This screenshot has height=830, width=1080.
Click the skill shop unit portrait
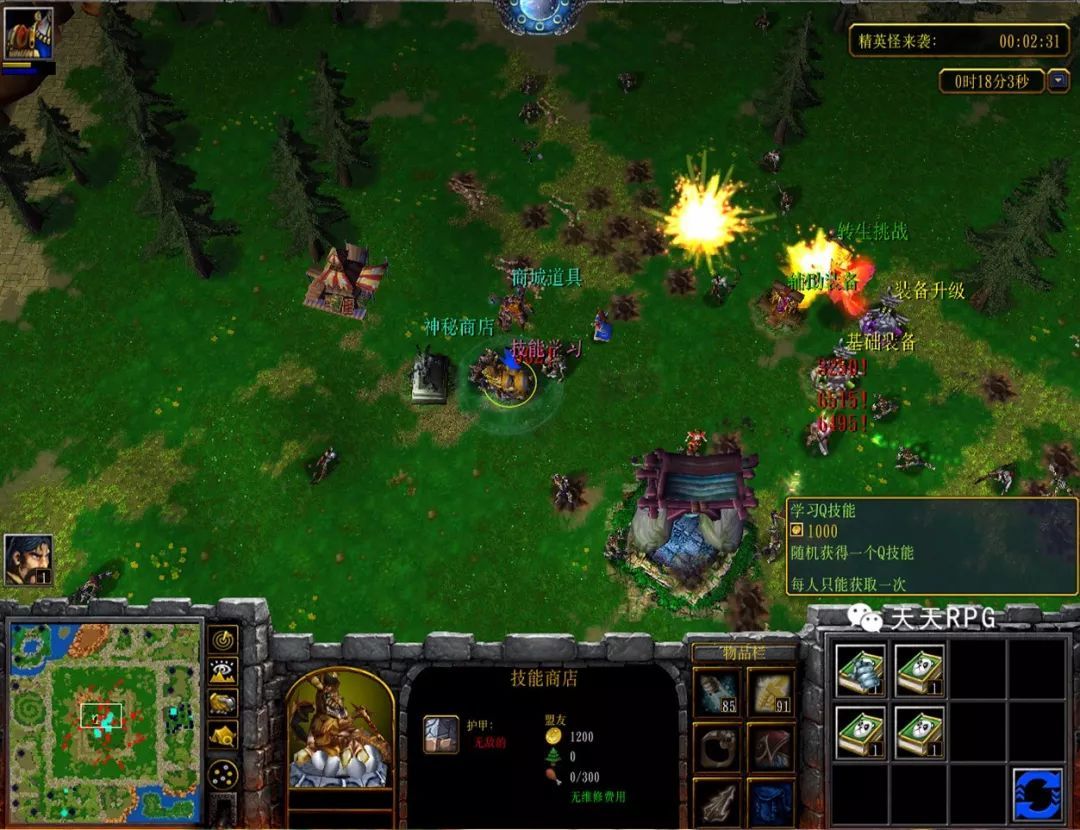pos(340,729)
